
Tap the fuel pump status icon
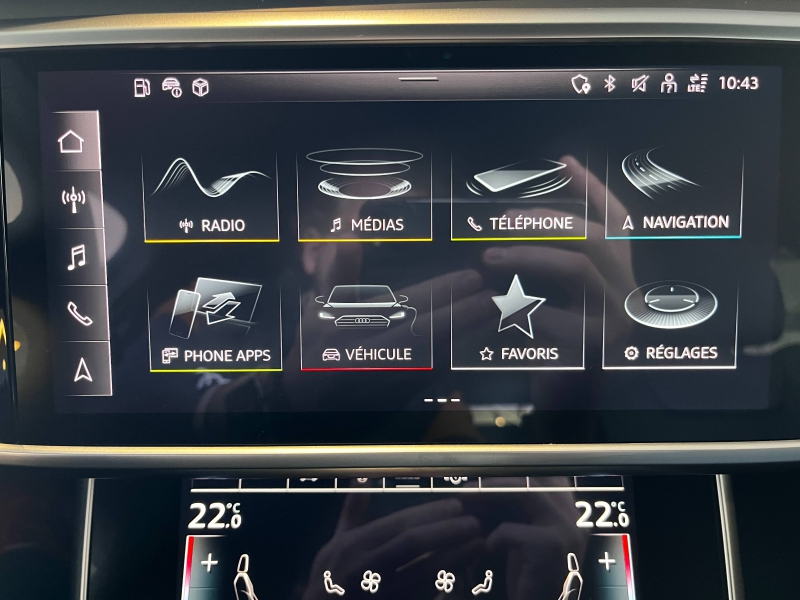click(x=142, y=87)
